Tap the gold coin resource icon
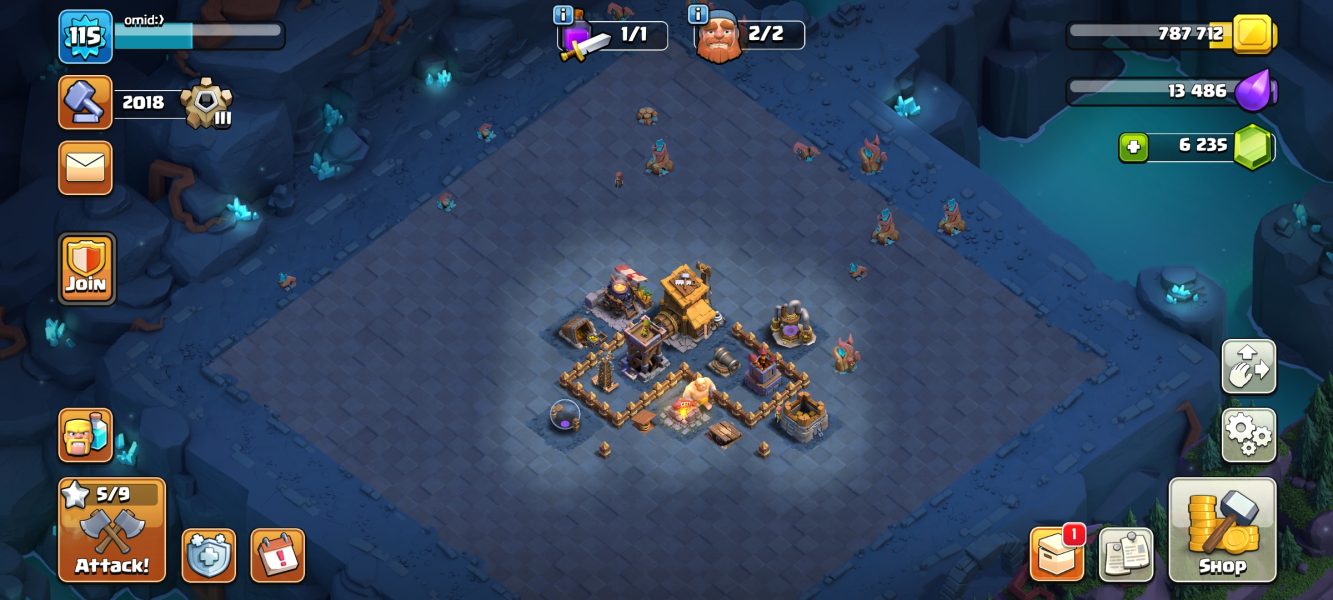The image size is (1333, 600). [x=1251, y=34]
